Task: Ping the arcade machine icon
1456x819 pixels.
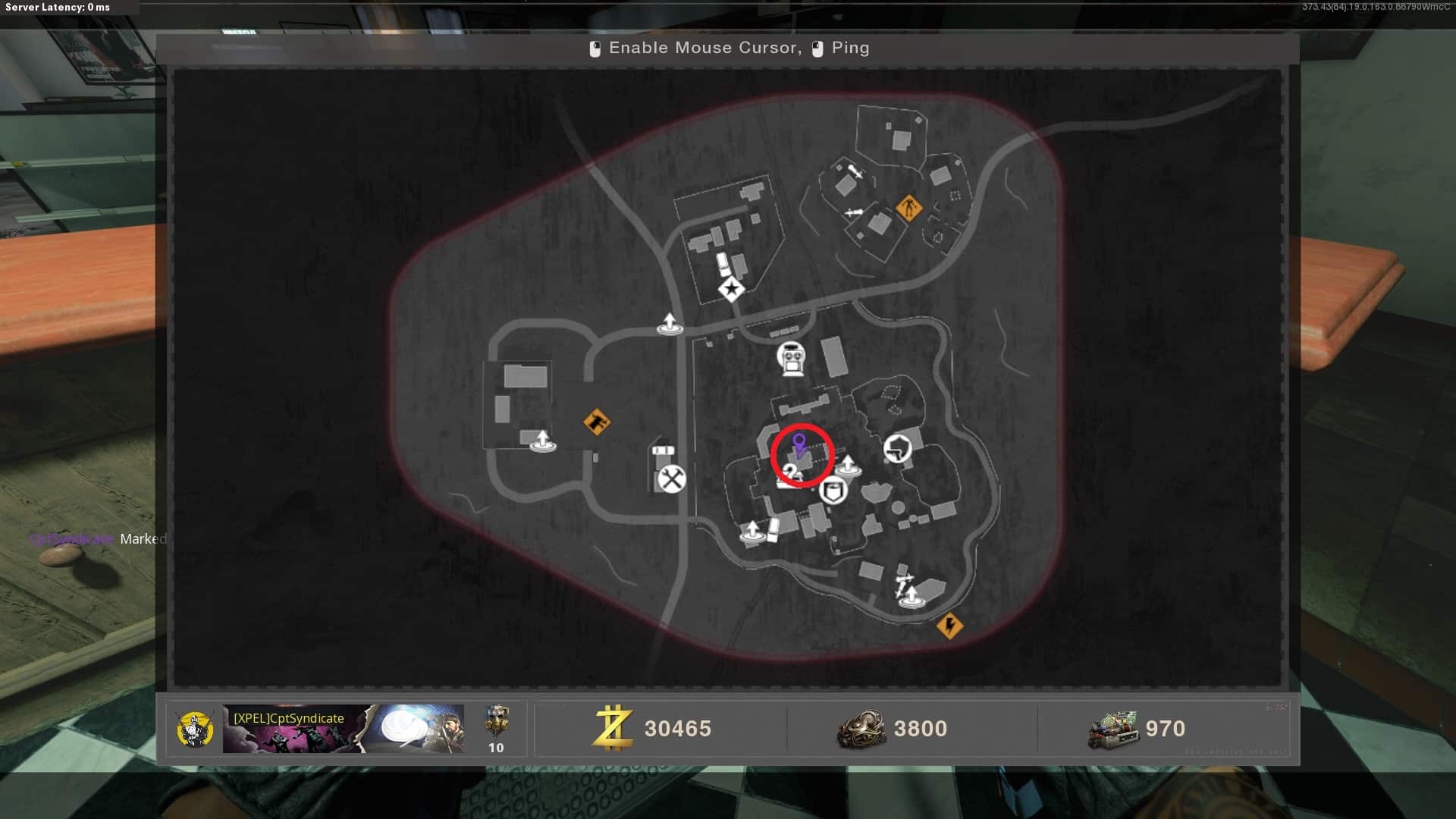Action: tap(791, 359)
